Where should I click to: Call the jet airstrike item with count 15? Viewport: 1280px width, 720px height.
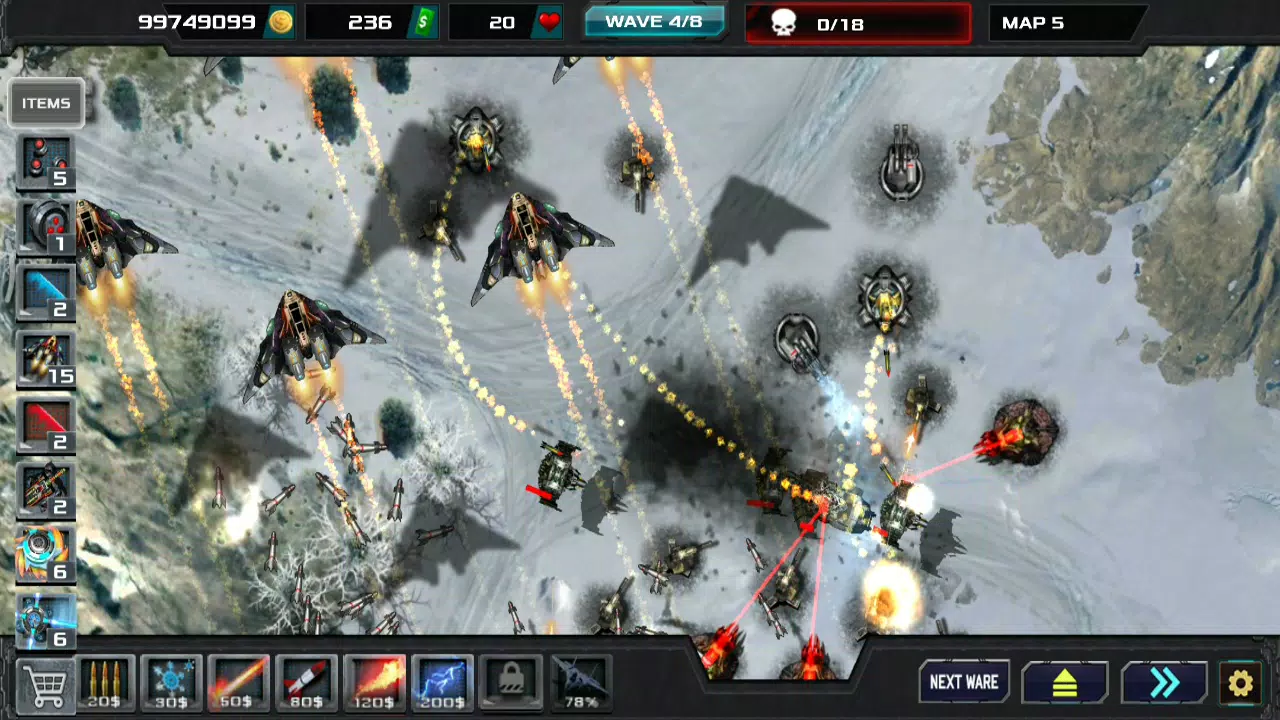[46, 358]
